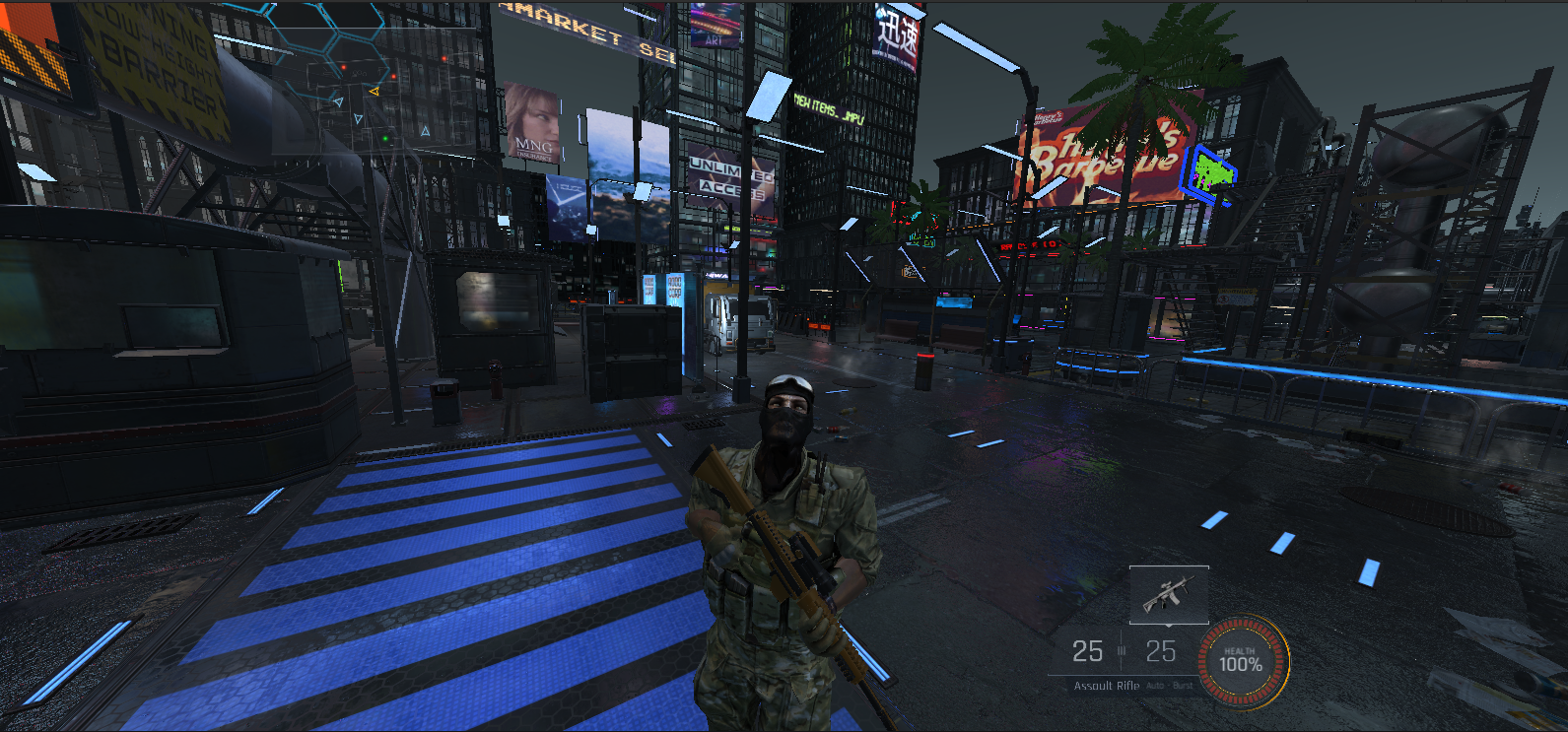Click a red enemy dot on the minimap
The height and width of the screenshot is (732, 1568).
[343, 67]
